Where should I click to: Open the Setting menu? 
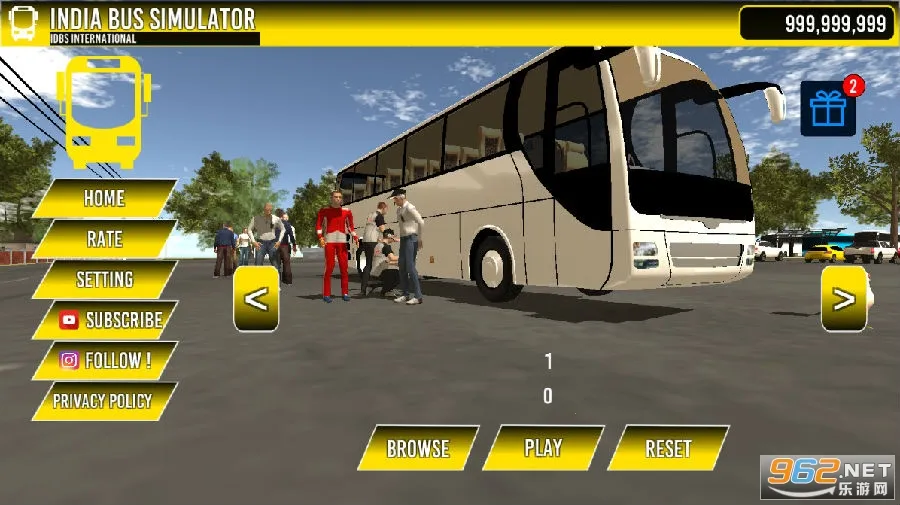[104, 280]
